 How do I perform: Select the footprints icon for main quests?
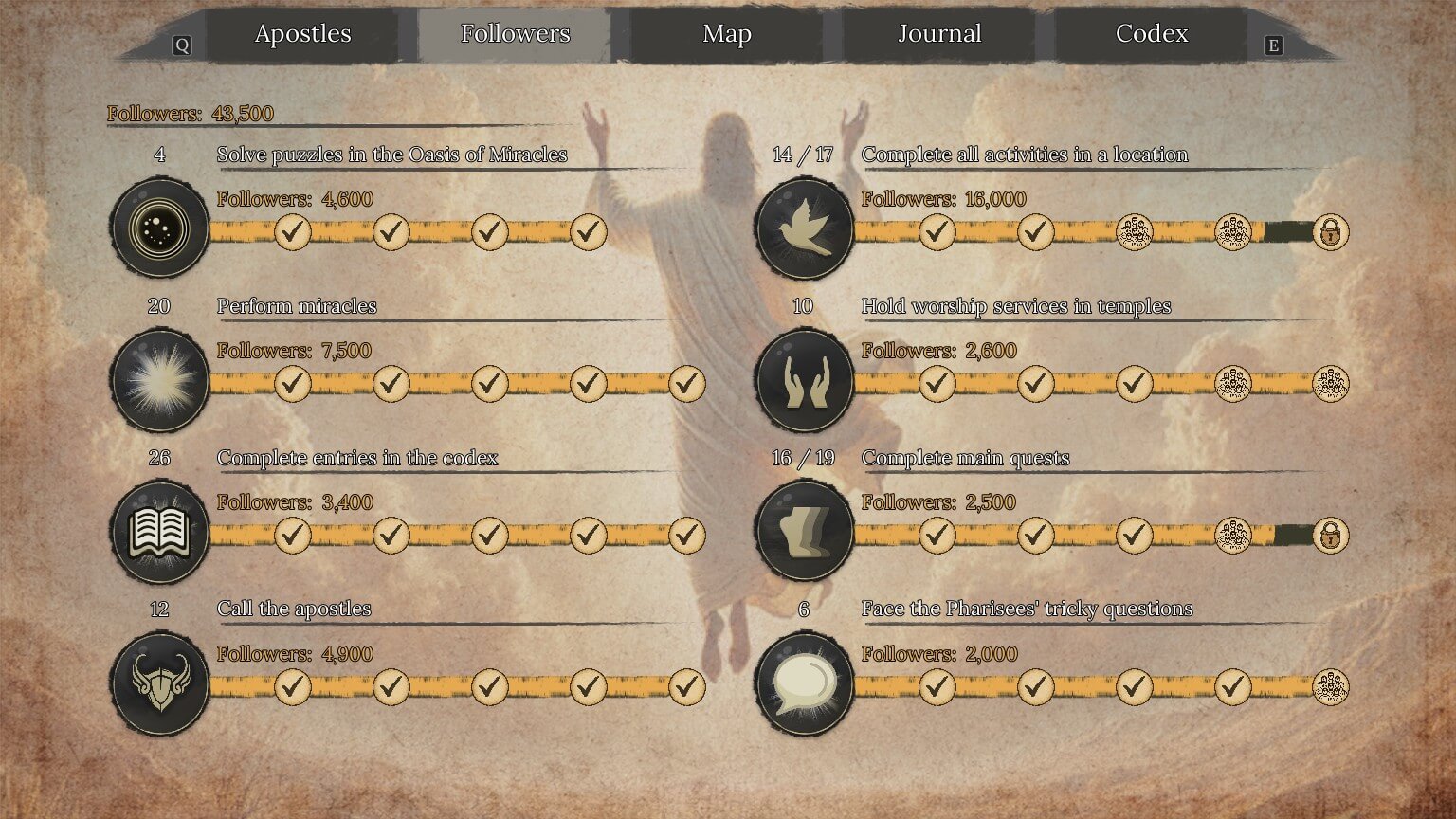click(x=804, y=532)
